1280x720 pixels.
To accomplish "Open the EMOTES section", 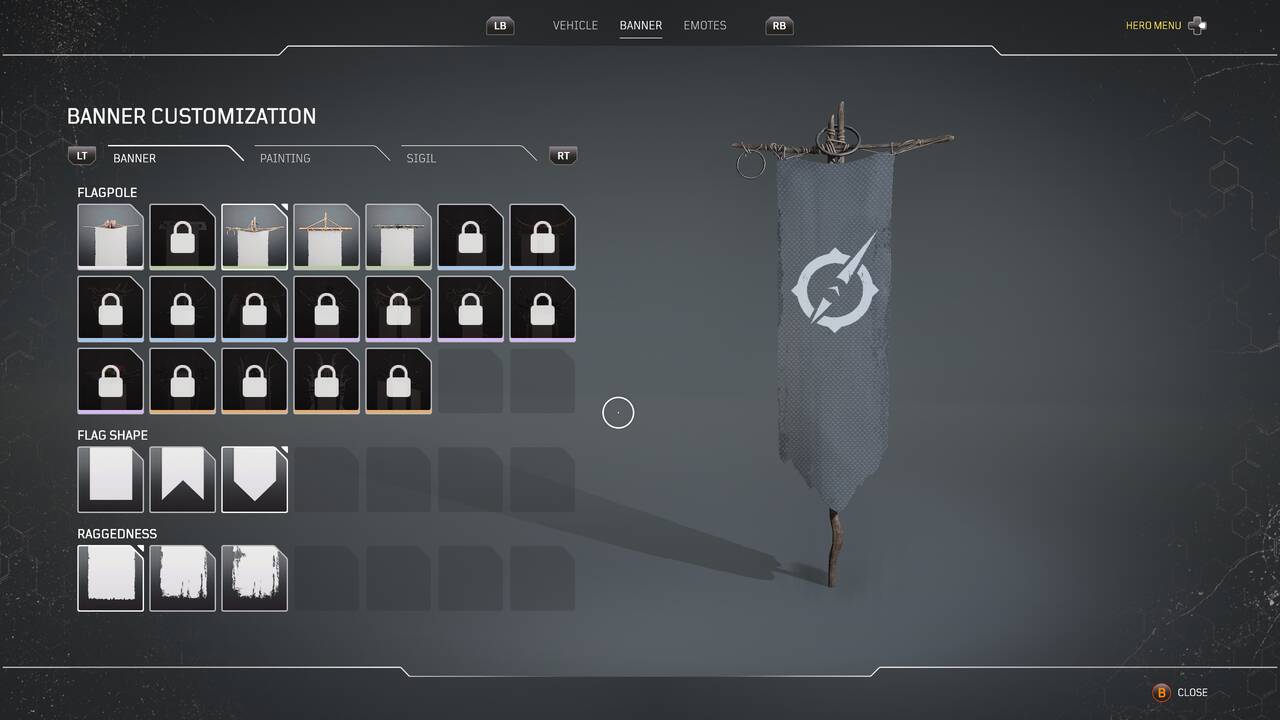I will pos(704,25).
